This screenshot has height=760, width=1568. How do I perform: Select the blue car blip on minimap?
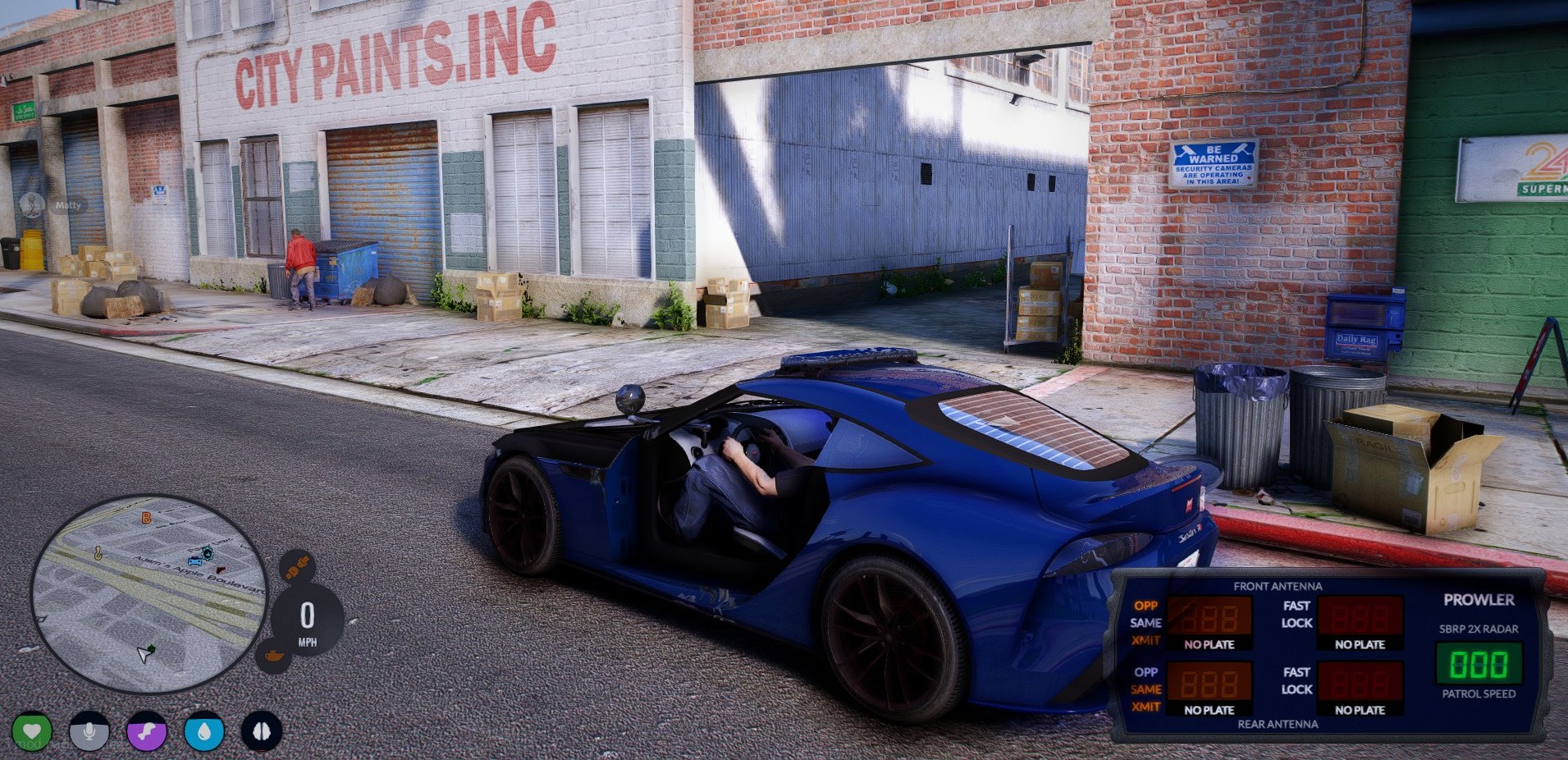tap(194, 562)
